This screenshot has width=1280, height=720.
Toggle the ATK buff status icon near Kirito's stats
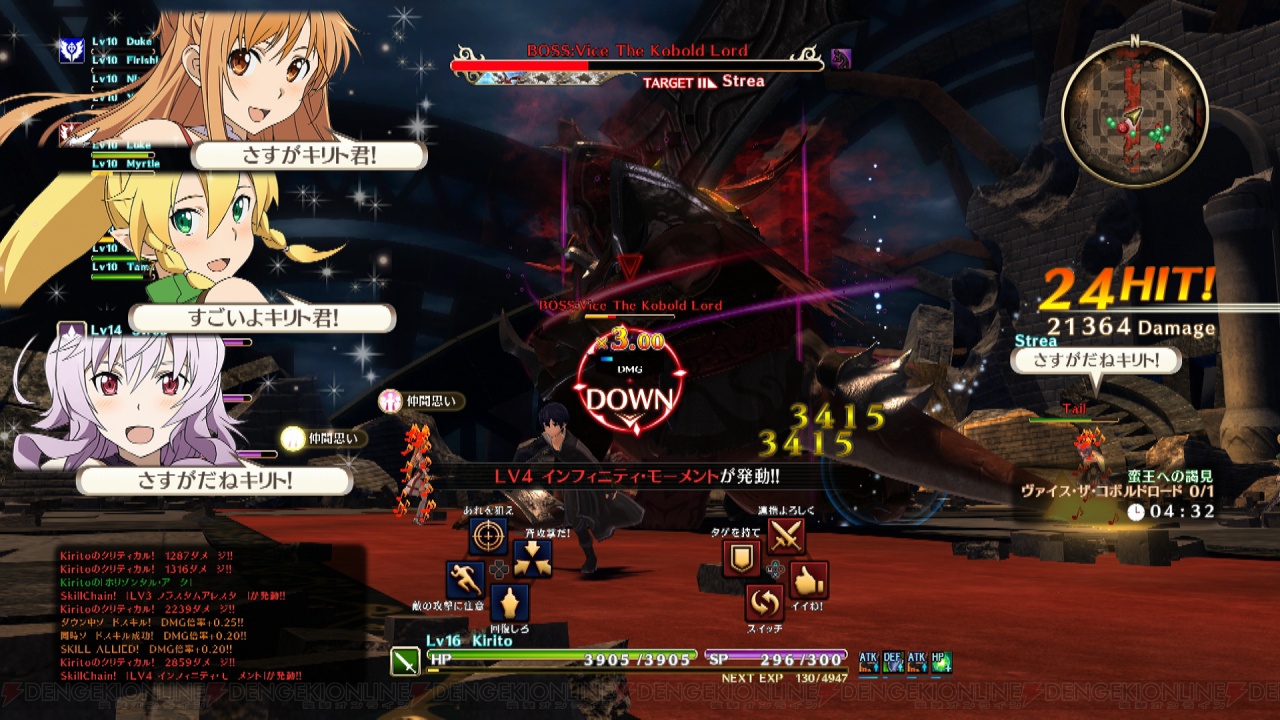pyautogui.click(x=870, y=661)
